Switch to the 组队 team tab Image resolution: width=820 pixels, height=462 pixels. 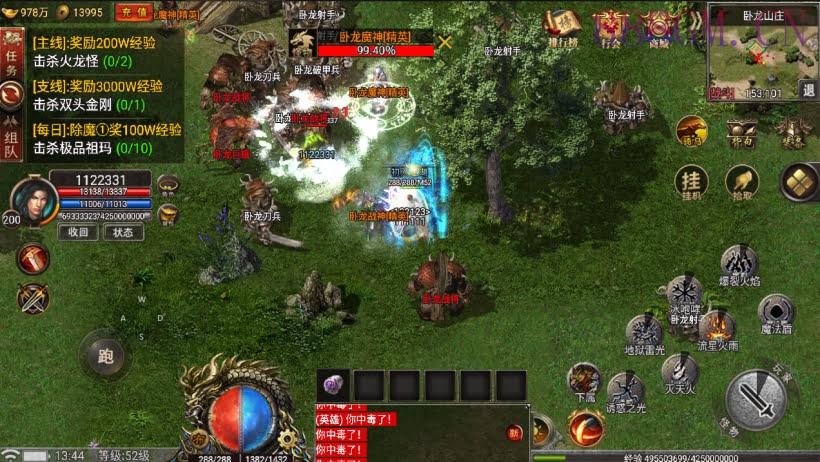[x=12, y=142]
